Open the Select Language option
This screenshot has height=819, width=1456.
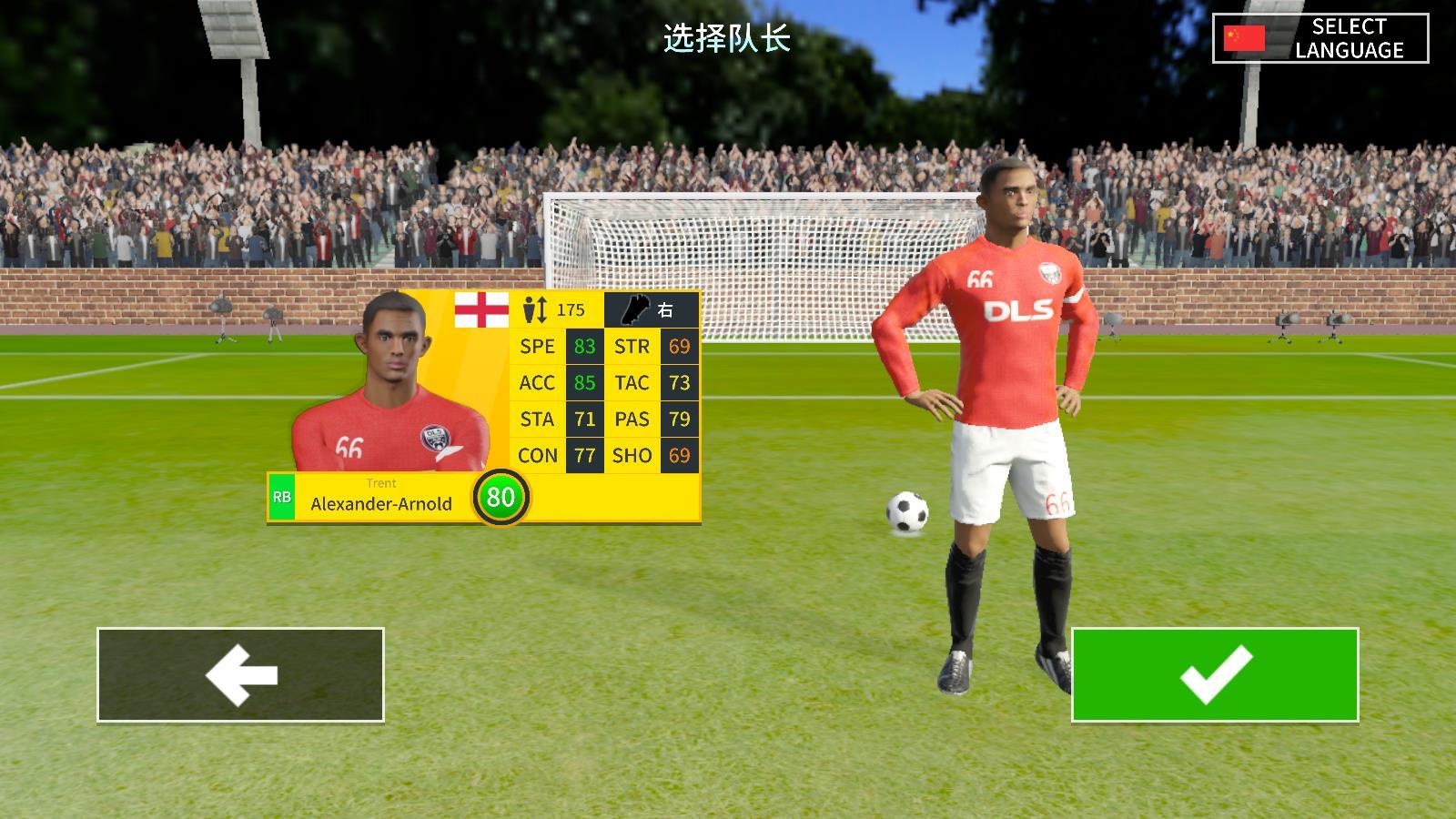[1320, 38]
